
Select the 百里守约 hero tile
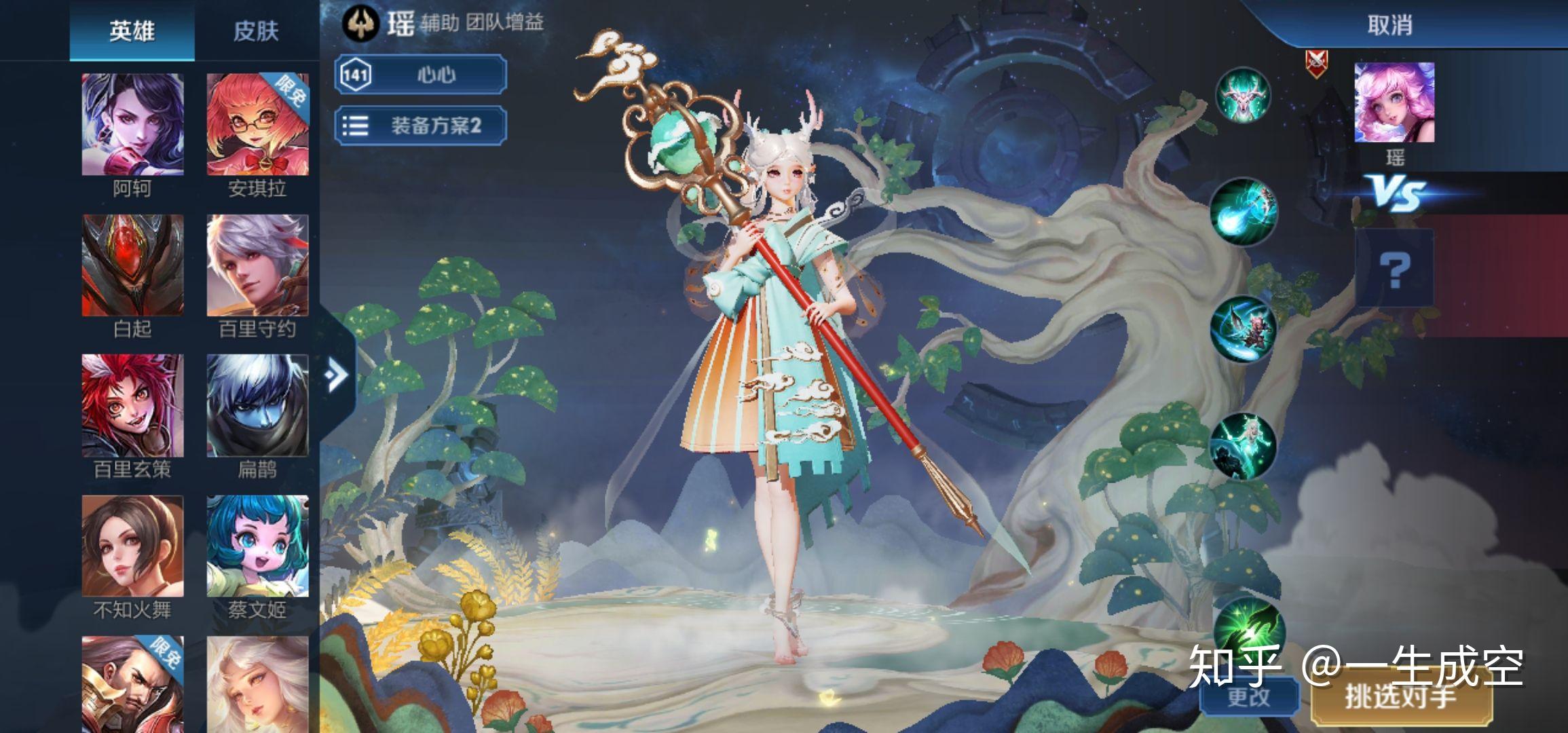coord(257,266)
